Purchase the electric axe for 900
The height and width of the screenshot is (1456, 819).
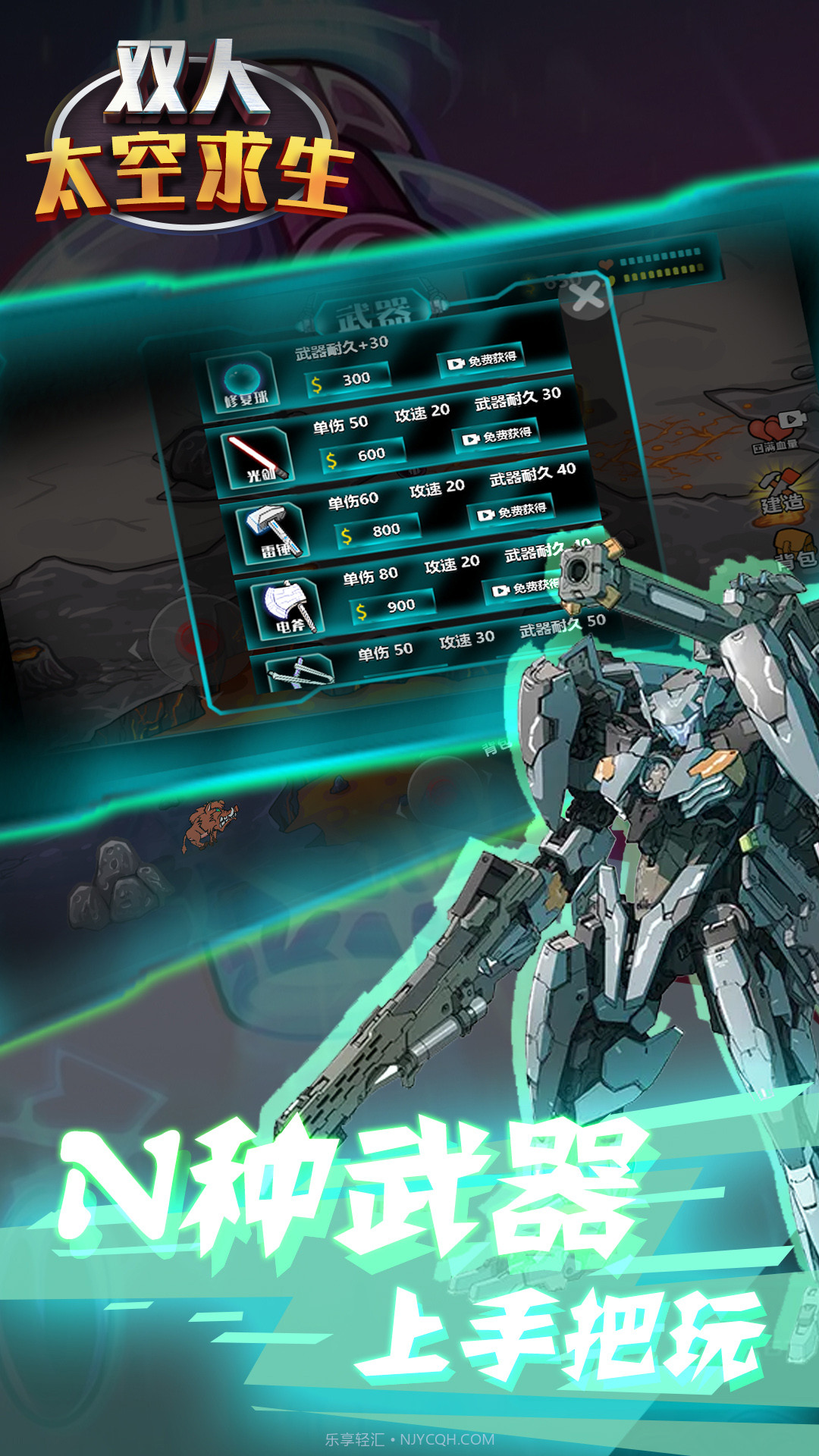click(394, 607)
